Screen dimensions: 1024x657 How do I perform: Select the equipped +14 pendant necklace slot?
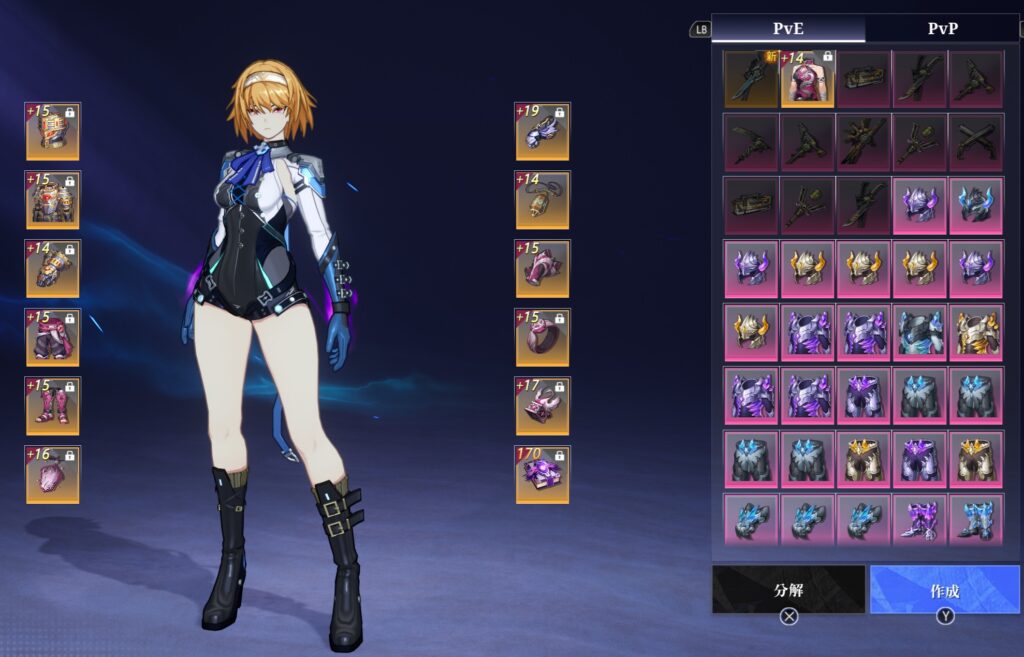[543, 200]
